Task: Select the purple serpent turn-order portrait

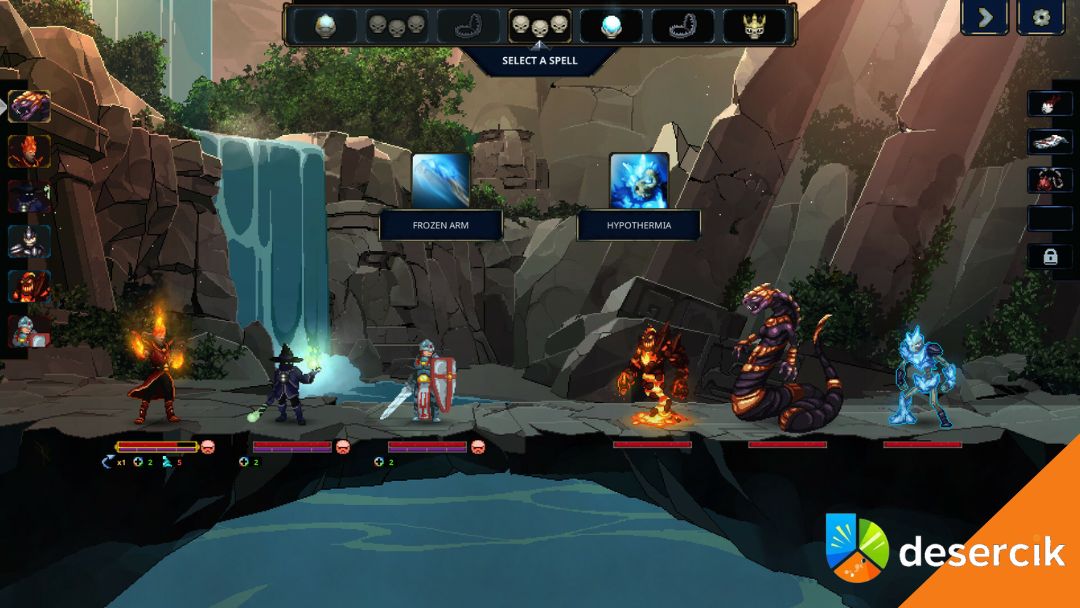Action: coord(30,106)
